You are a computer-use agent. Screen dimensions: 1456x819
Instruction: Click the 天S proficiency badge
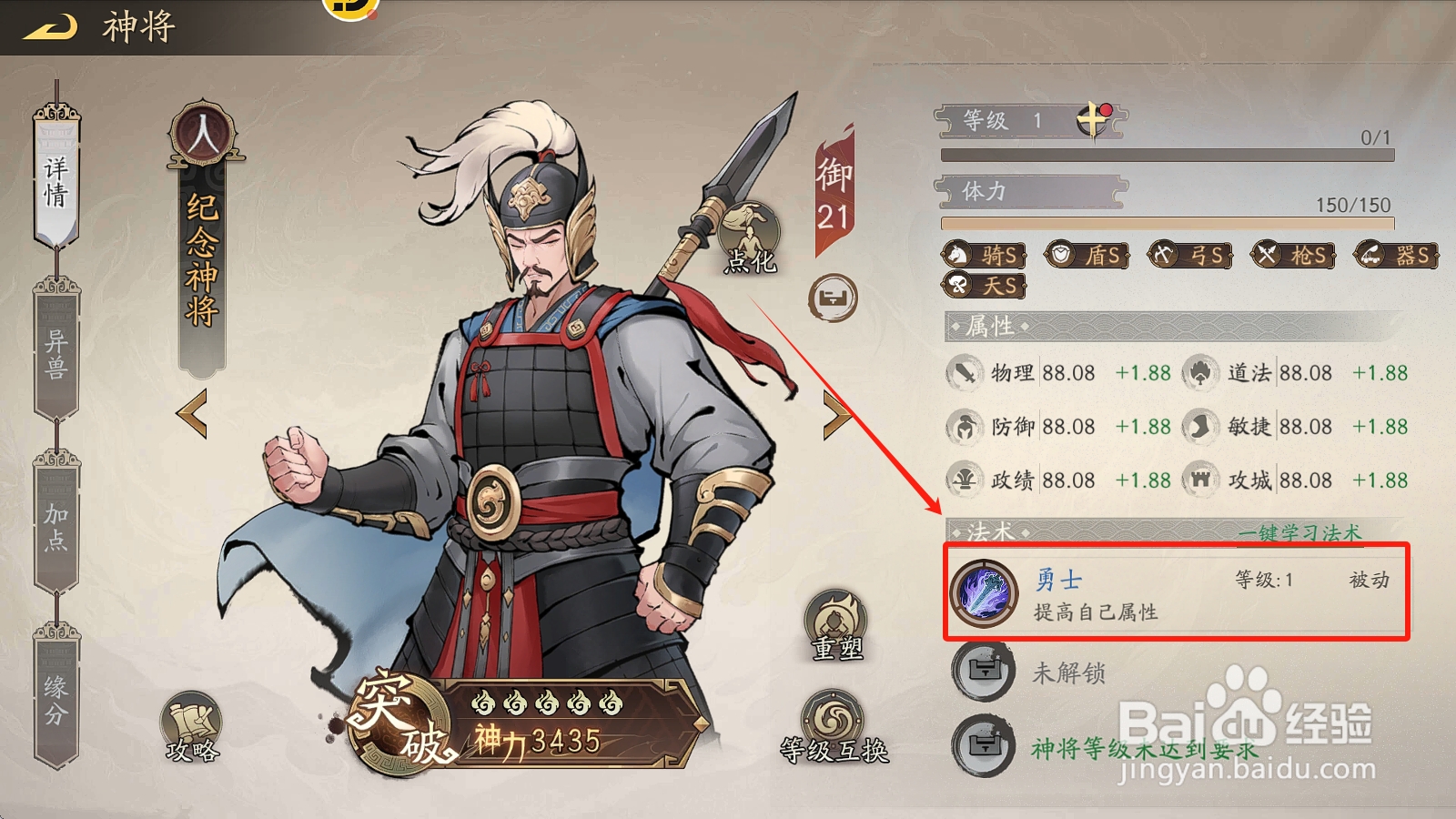(986, 285)
